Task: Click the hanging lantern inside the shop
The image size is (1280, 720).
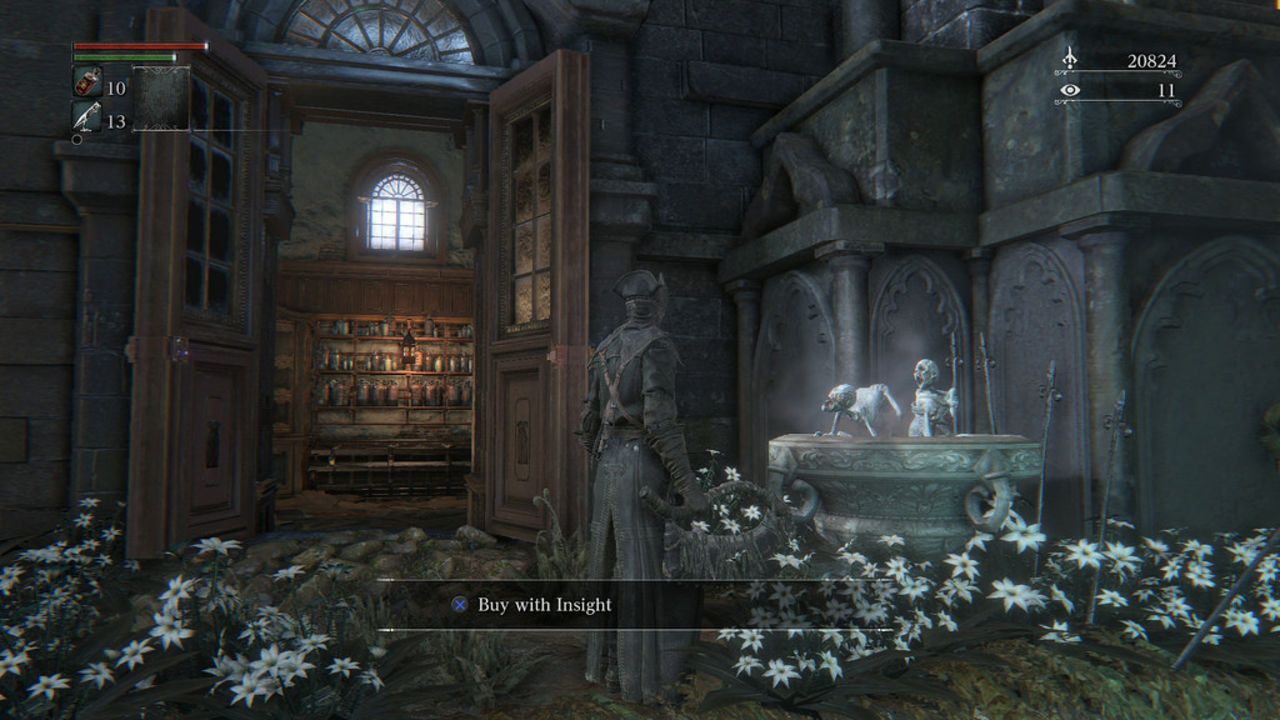Action: click(x=411, y=349)
